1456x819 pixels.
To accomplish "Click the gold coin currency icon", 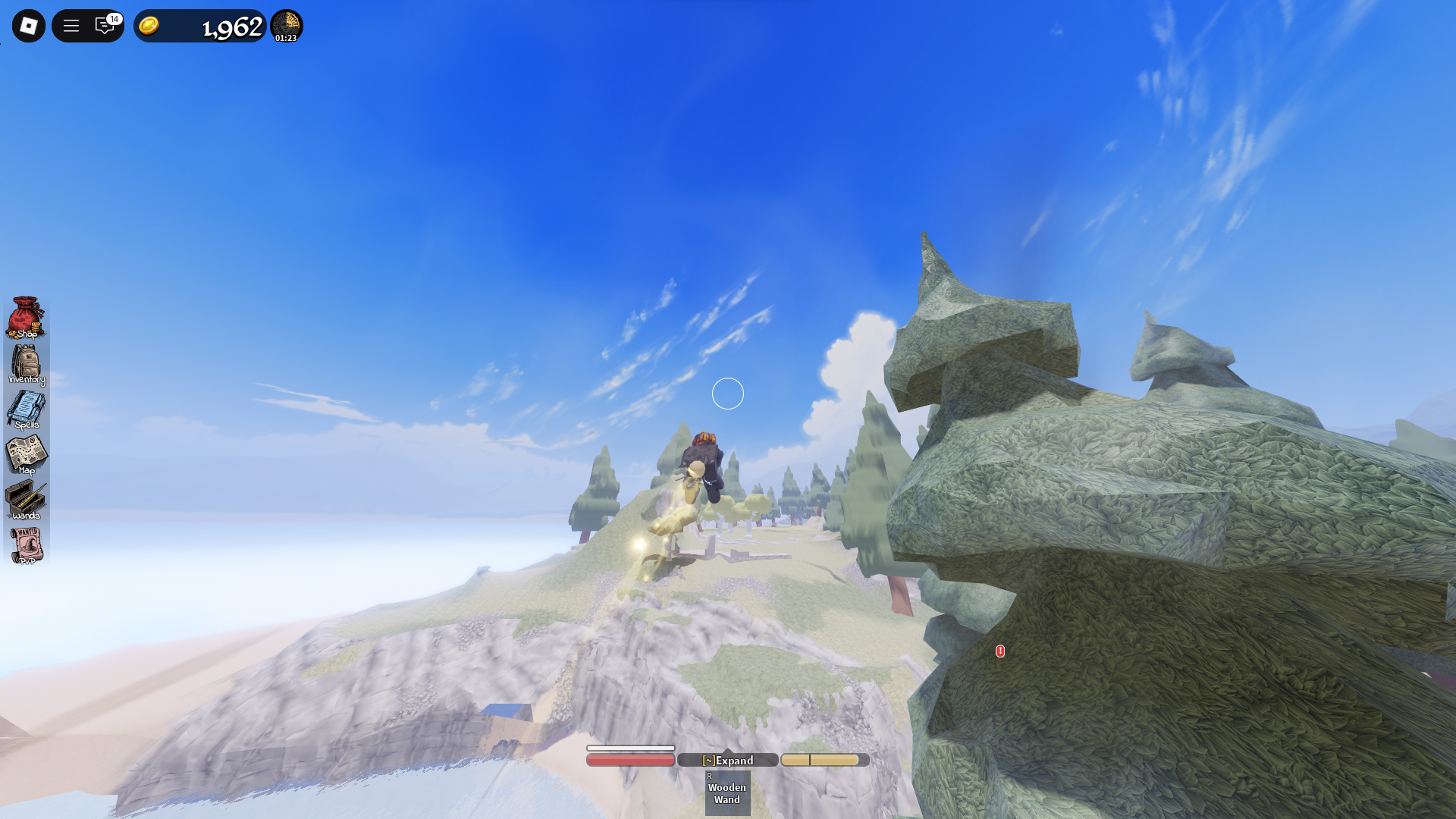I will tap(149, 25).
